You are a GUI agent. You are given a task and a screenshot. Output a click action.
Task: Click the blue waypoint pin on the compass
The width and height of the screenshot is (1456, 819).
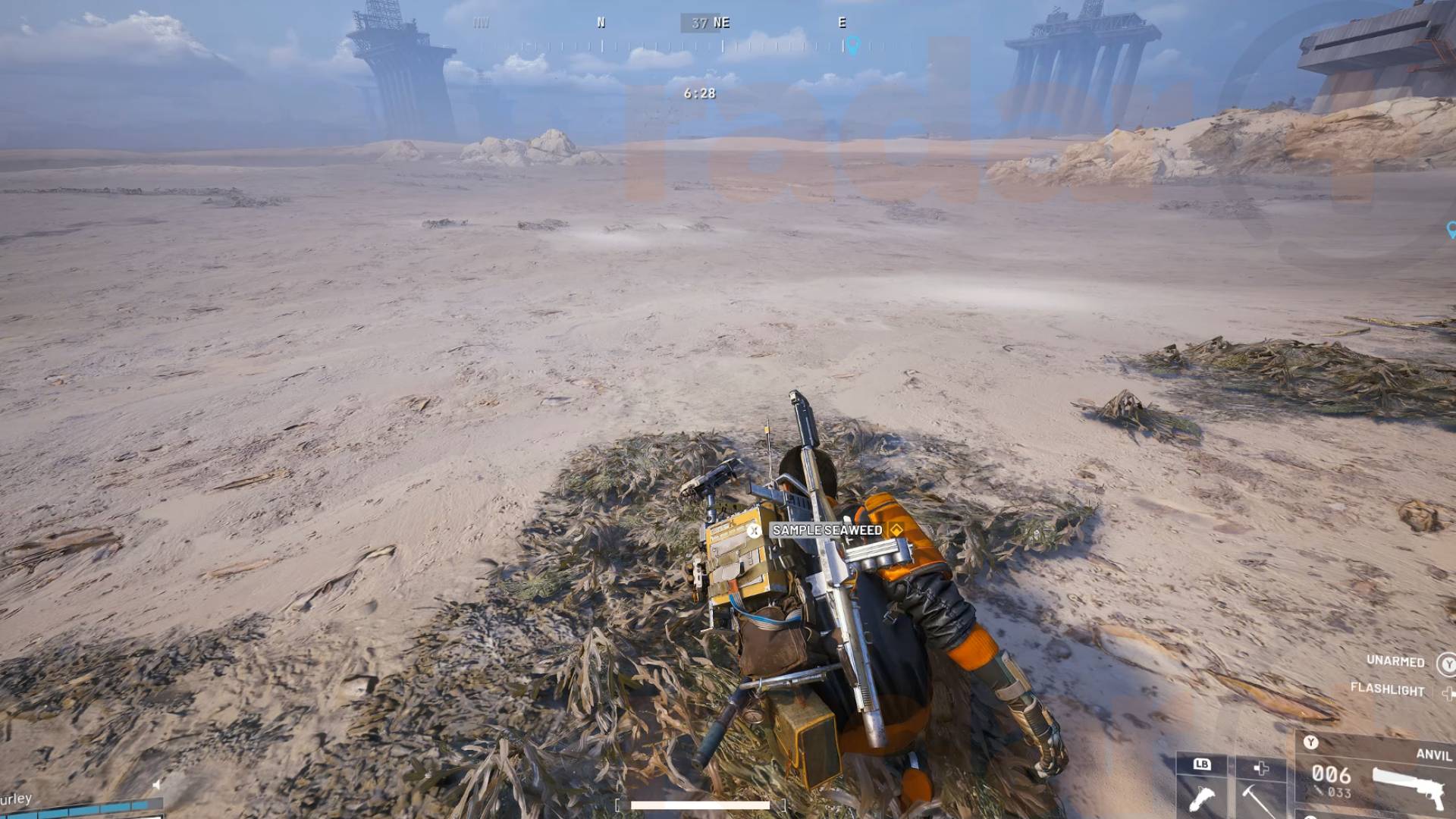pyautogui.click(x=855, y=44)
